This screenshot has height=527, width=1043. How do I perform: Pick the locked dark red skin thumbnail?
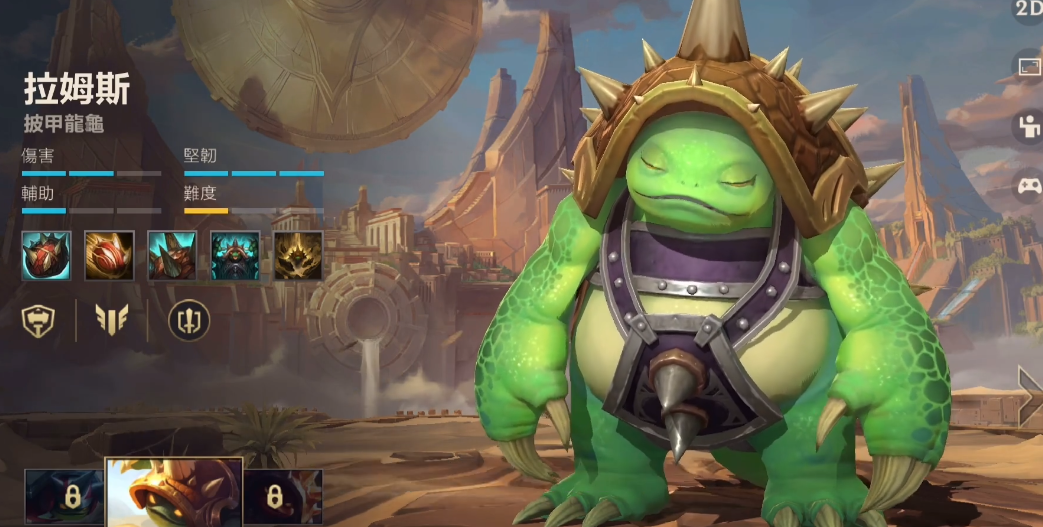[283, 496]
